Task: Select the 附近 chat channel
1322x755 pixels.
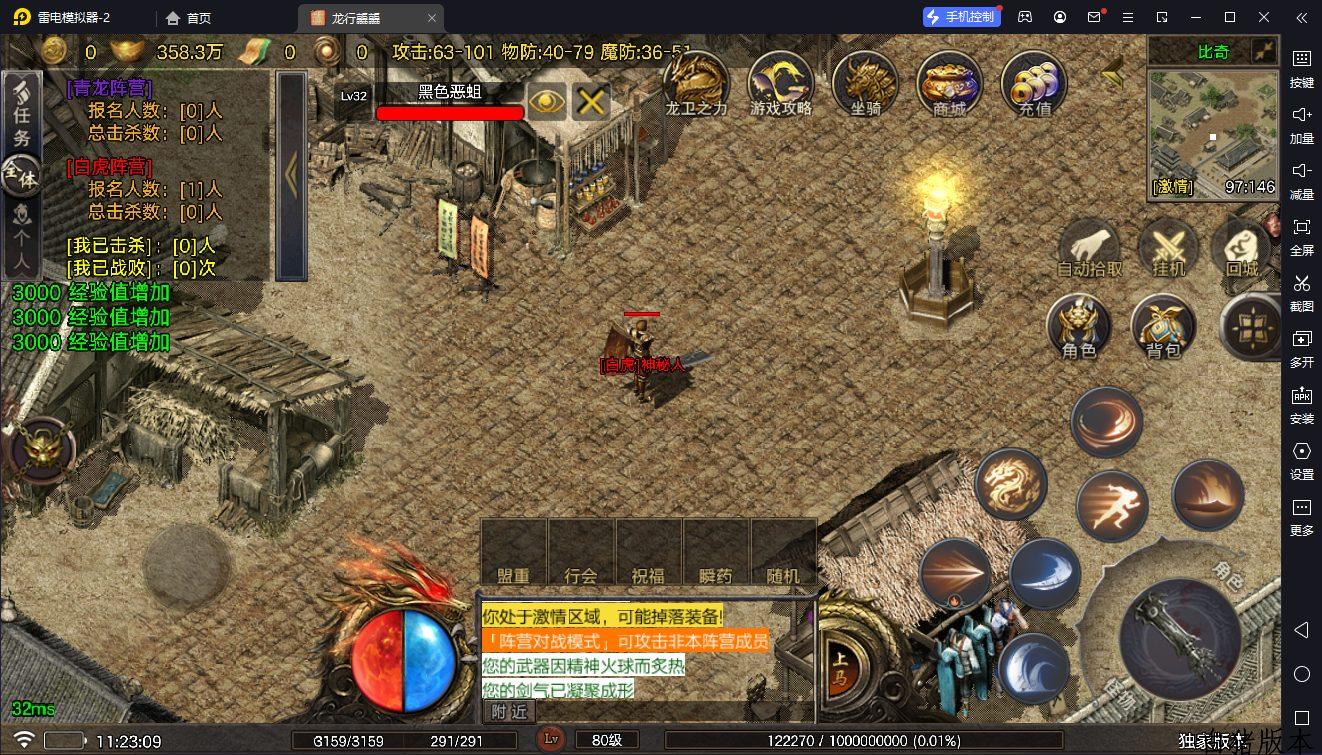Action: tap(509, 711)
